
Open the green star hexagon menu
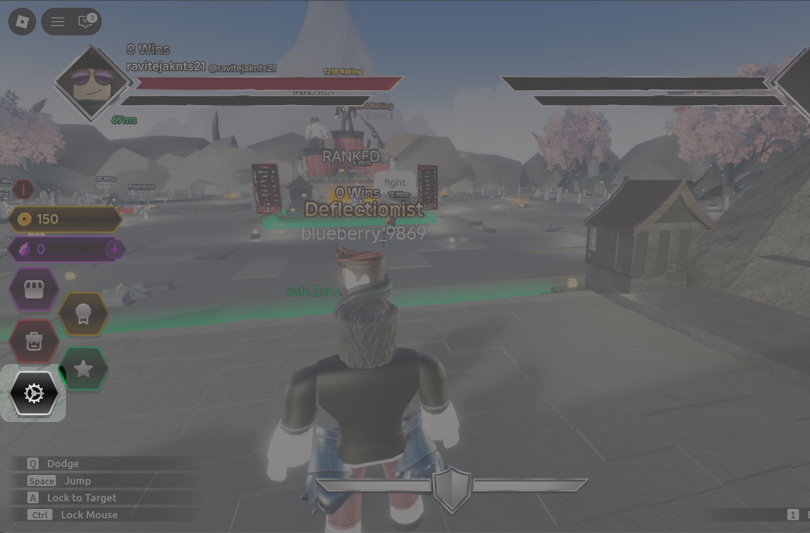click(x=84, y=369)
